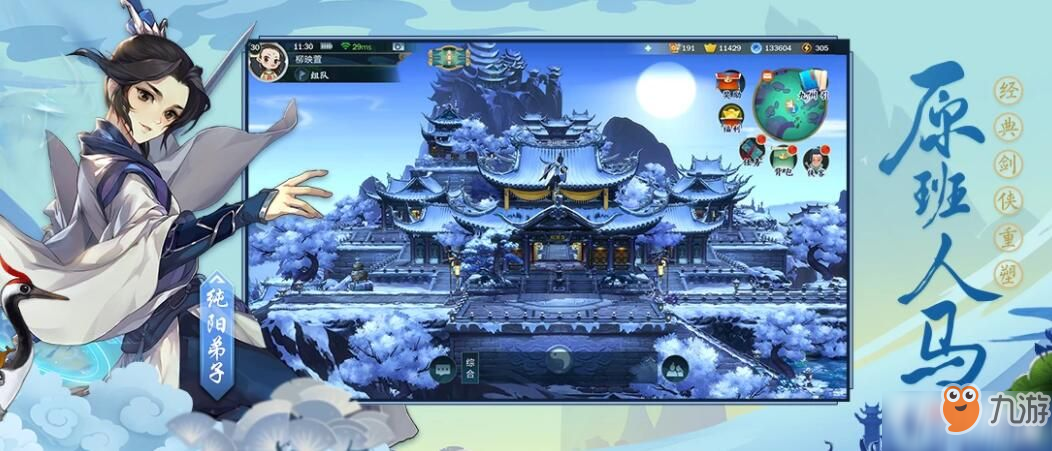Open the 任务 quest icon
This screenshot has height=451, width=1052.
(x=751, y=150)
